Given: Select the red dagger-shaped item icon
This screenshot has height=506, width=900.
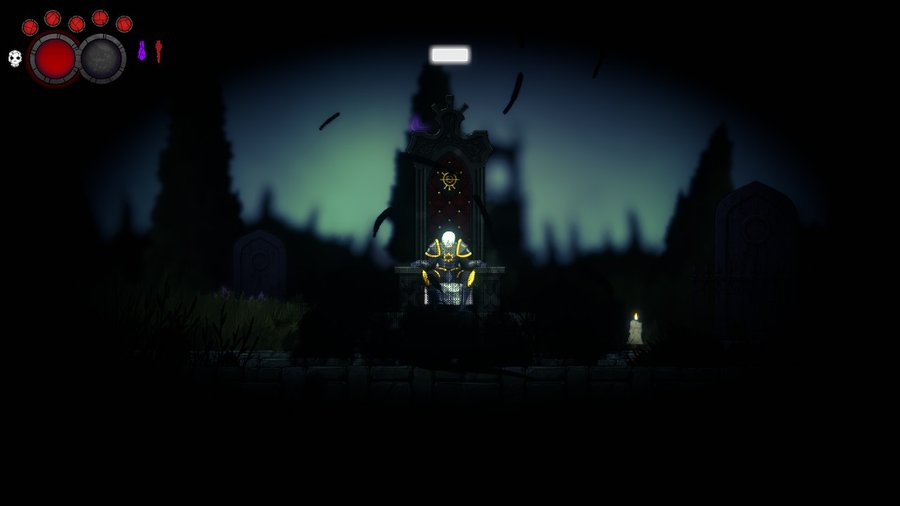Looking at the screenshot, I should [158, 50].
